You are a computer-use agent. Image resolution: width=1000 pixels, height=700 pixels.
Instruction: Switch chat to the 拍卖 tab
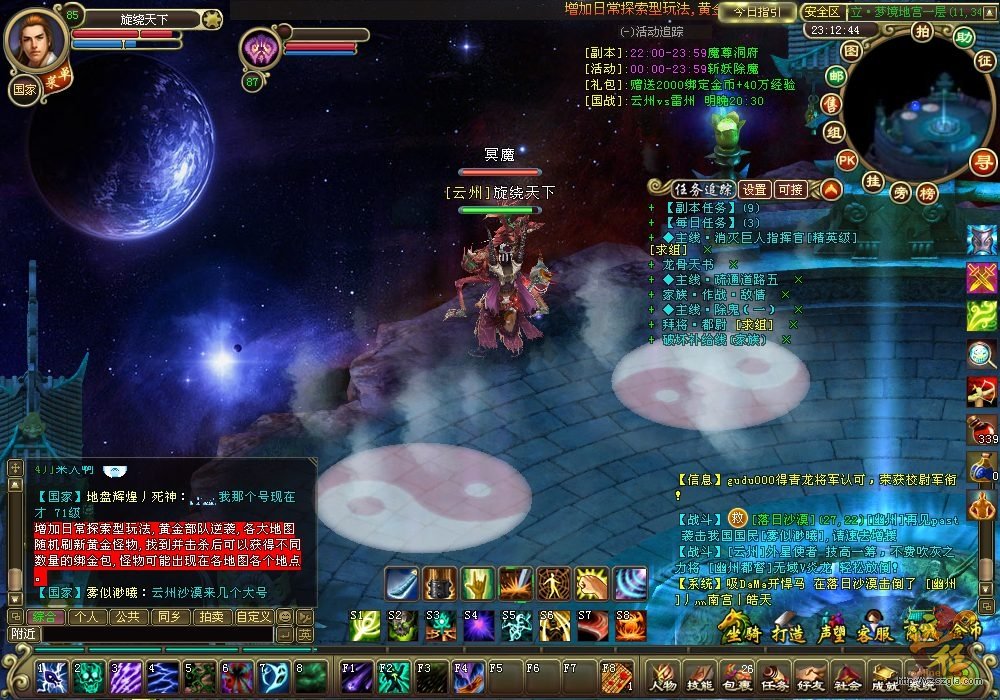210,617
